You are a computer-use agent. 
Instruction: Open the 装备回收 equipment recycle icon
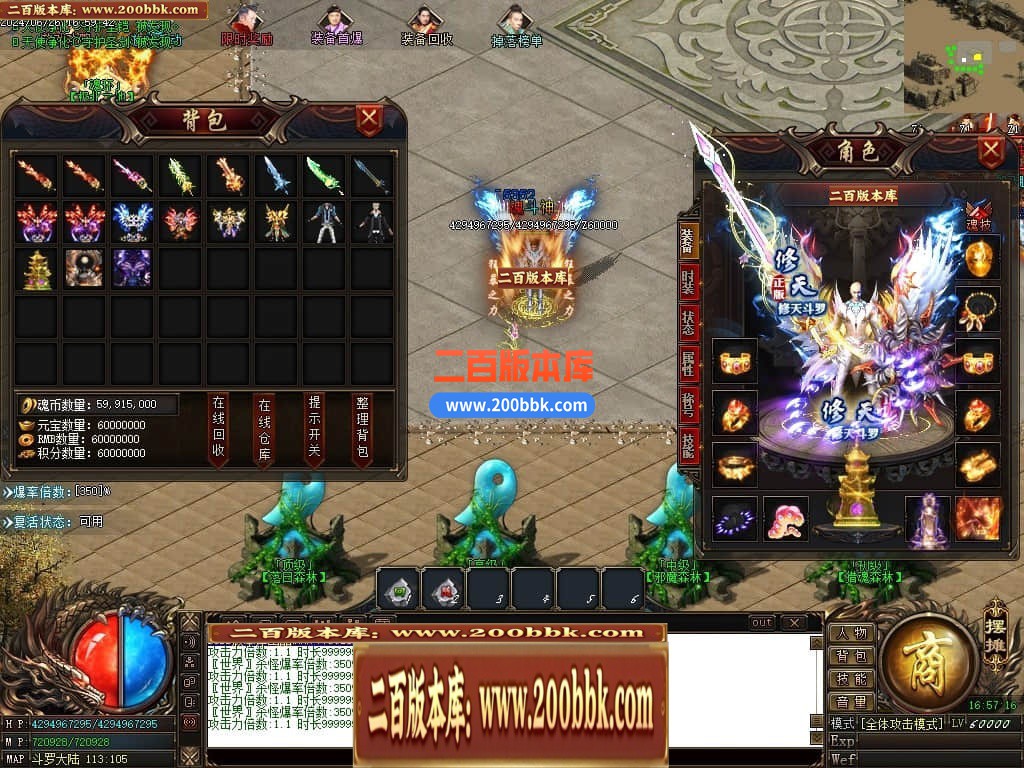point(427,26)
